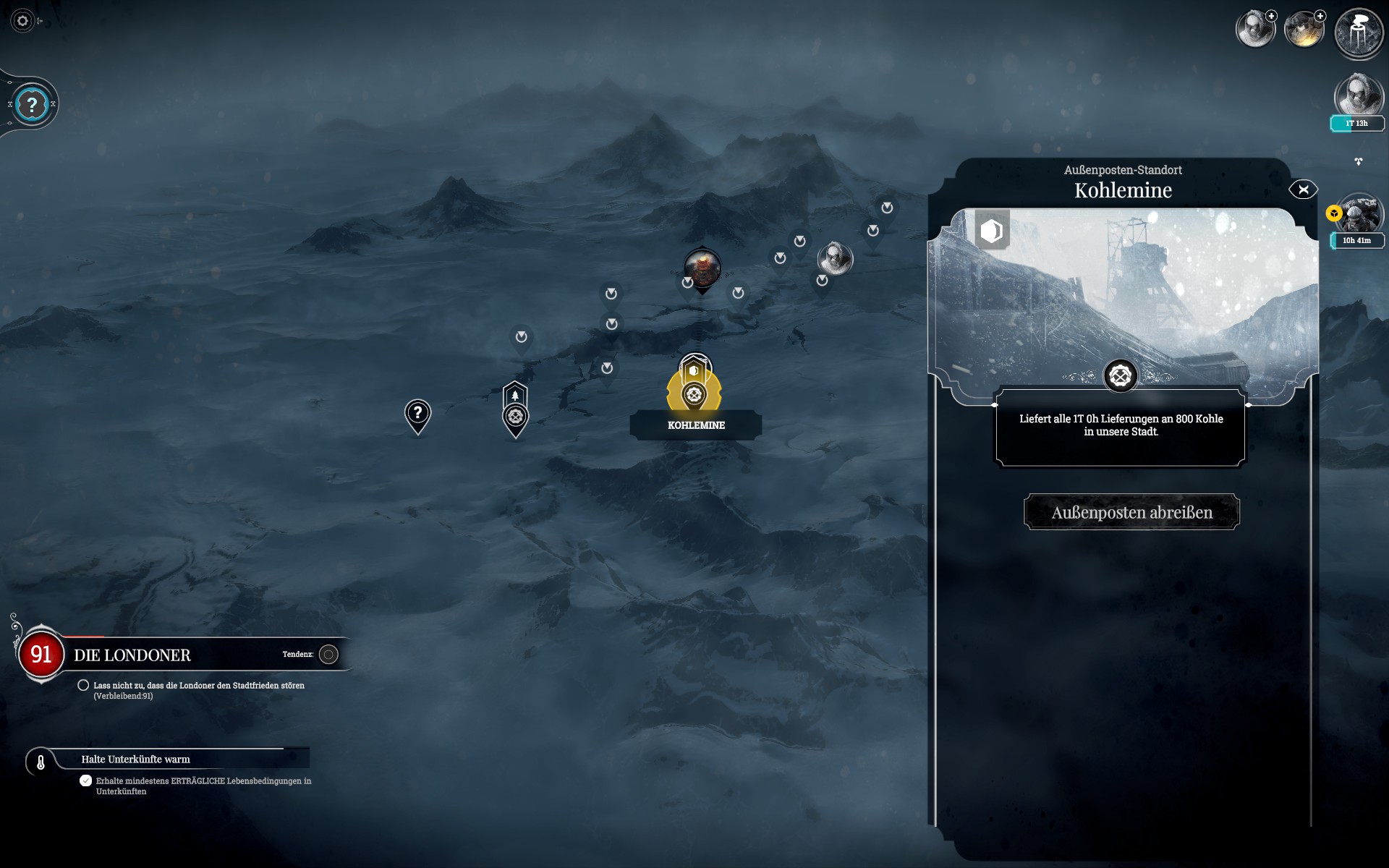The image size is (1389, 868).
Task: Select the outpost team with 10h 41m timer
Action: pyautogui.click(x=1358, y=216)
